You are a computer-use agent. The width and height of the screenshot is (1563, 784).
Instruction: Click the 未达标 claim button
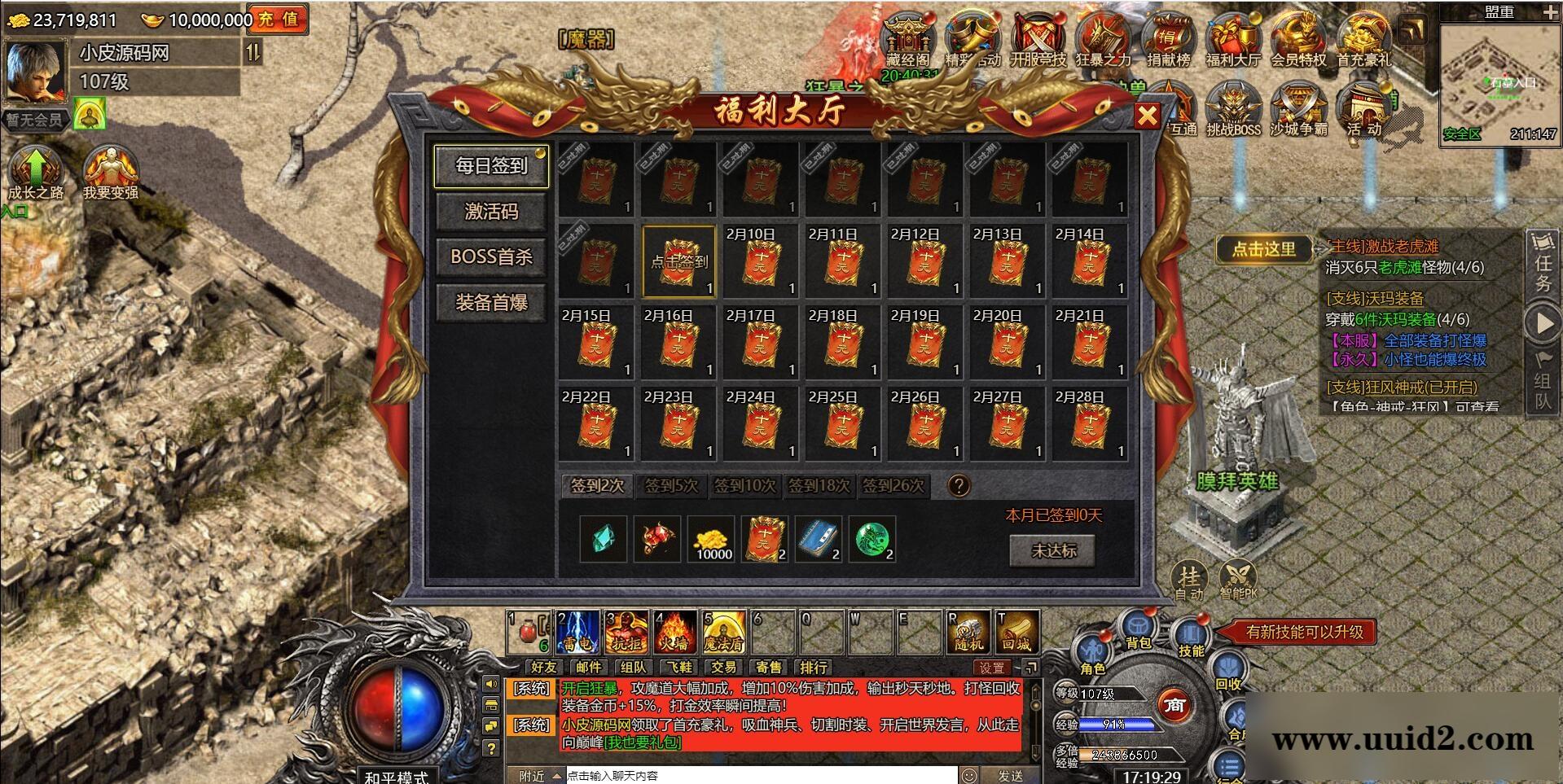(x=1053, y=551)
